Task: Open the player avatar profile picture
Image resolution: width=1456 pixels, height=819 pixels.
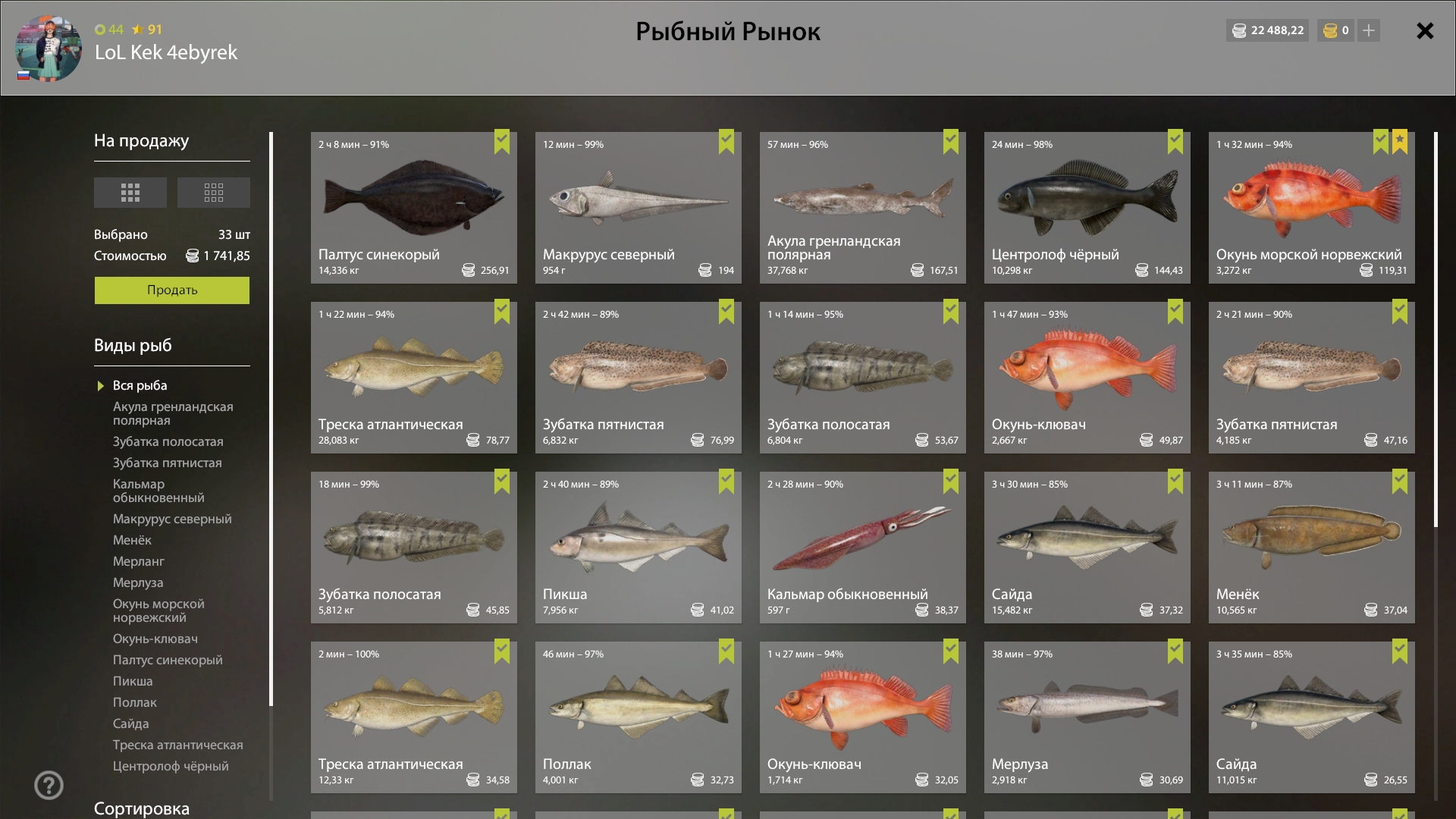Action: [49, 49]
